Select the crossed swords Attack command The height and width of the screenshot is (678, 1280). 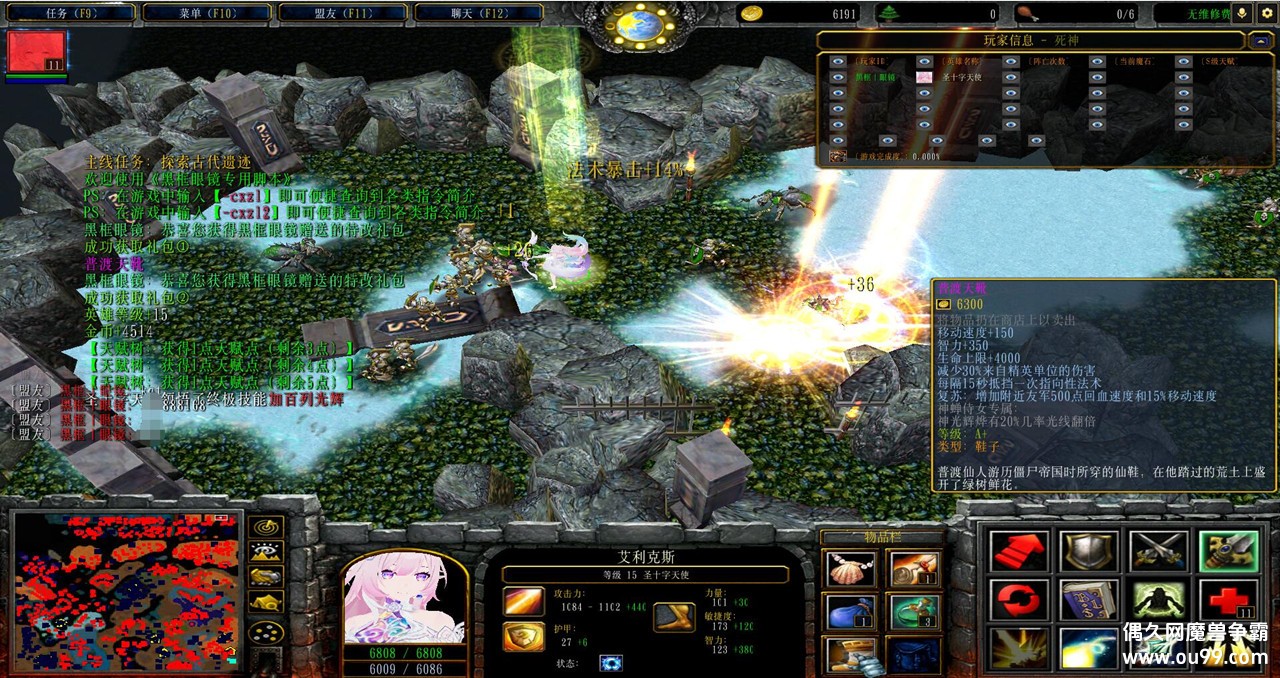point(1158,551)
